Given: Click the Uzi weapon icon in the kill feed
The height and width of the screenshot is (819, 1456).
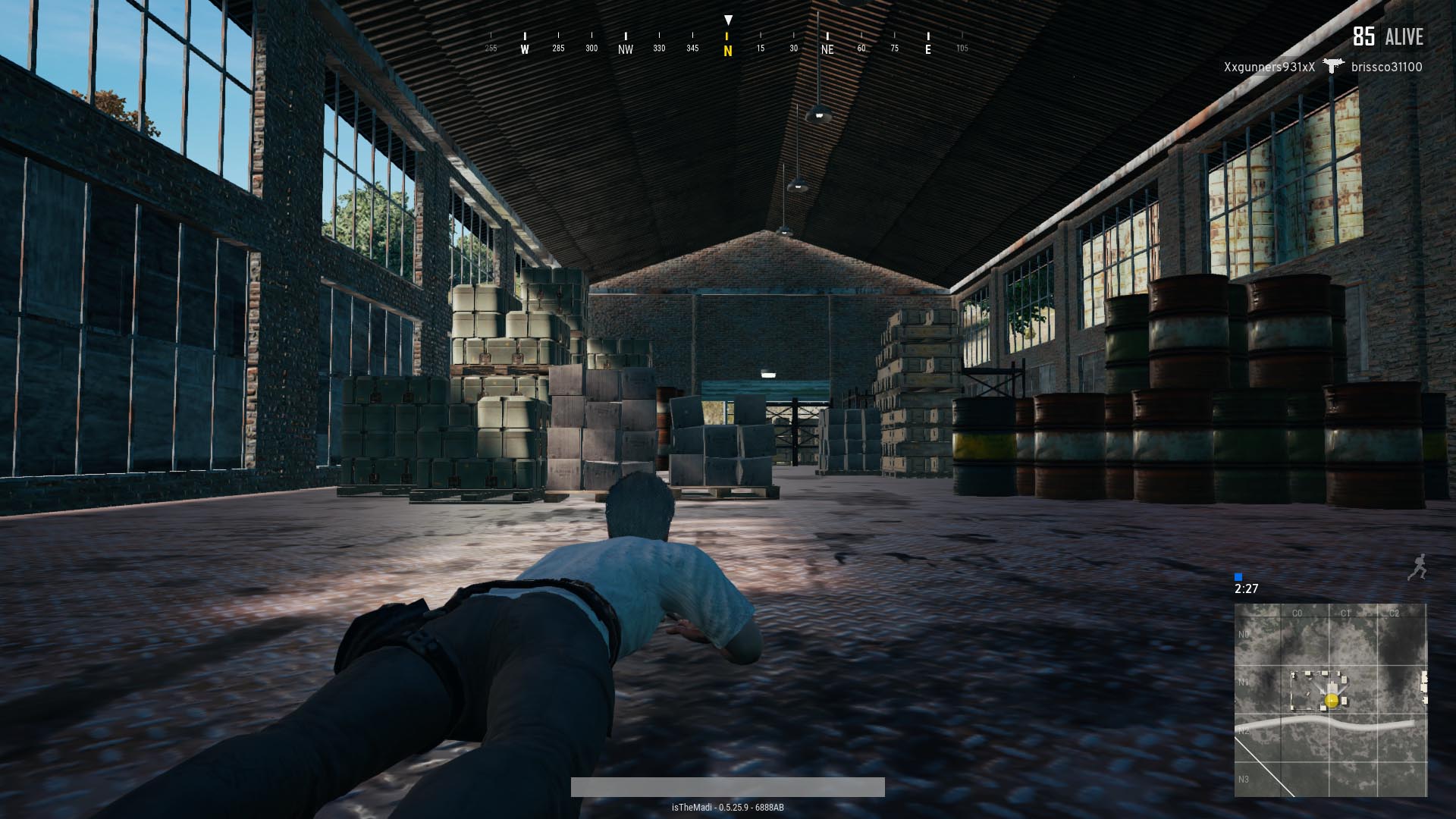Looking at the screenshot, I should (1334, 66).
